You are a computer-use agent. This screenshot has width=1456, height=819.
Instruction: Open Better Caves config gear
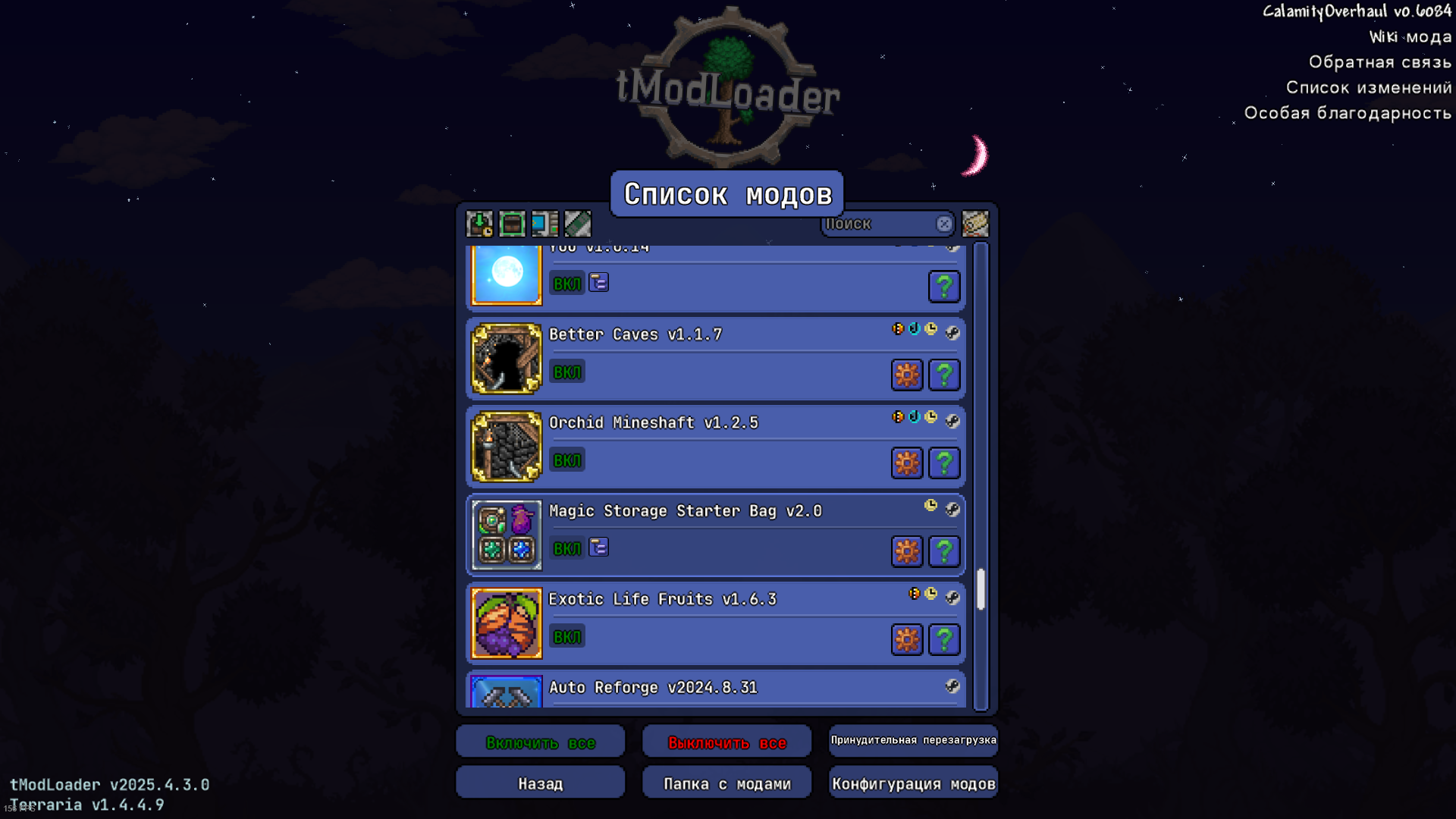pos(906,375)
